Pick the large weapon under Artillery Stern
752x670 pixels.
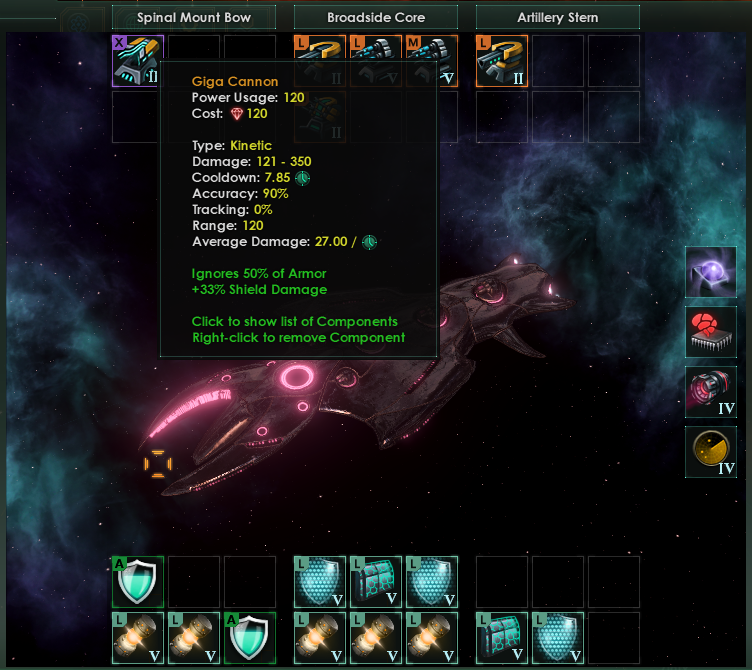[502, 61]
